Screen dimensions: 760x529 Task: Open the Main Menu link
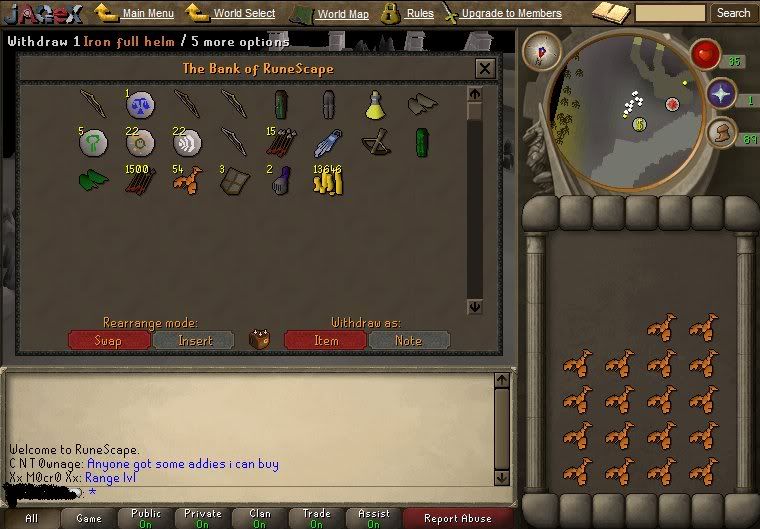click(x=147, y=14)
